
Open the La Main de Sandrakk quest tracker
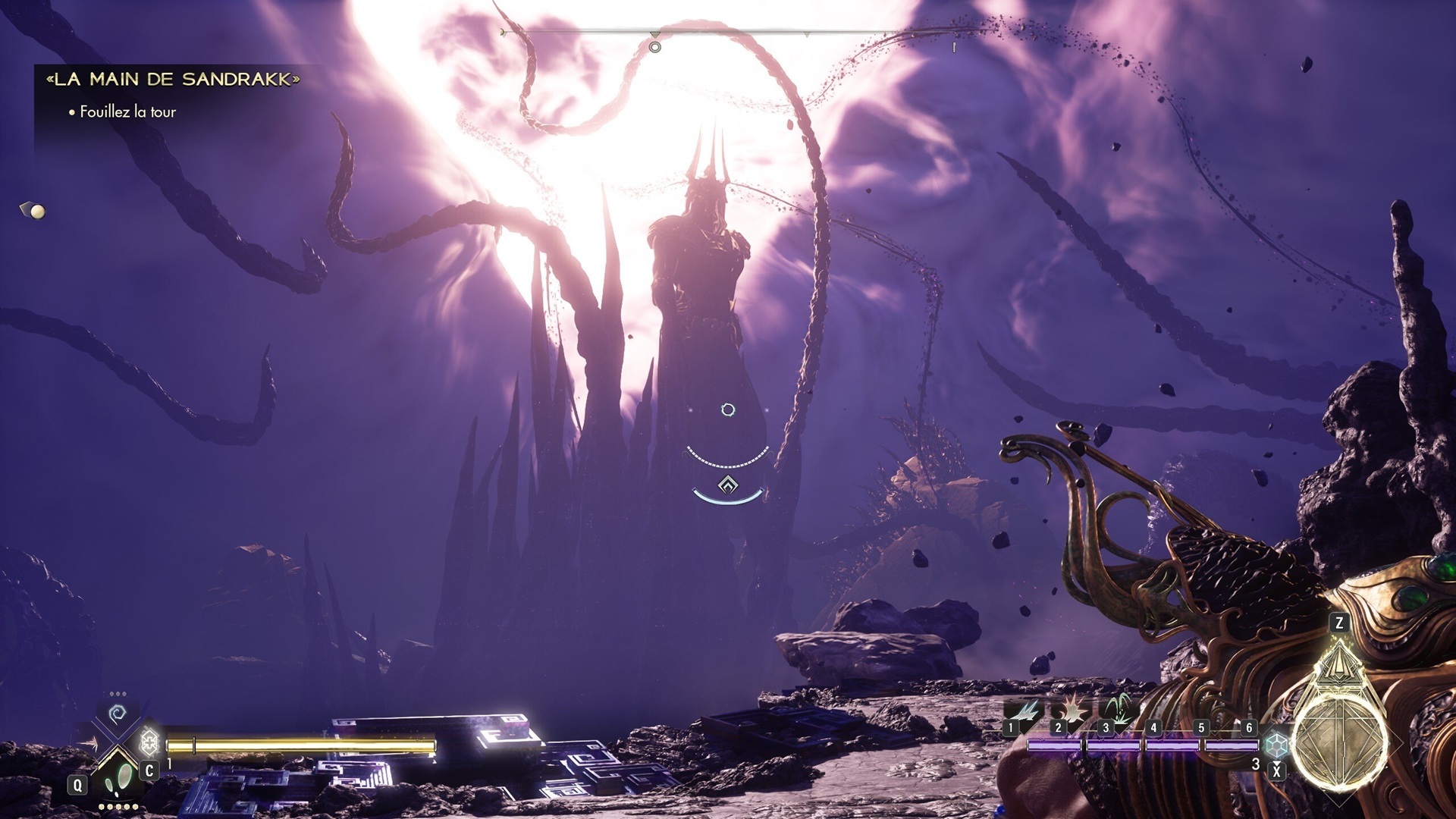coord(173,79)
